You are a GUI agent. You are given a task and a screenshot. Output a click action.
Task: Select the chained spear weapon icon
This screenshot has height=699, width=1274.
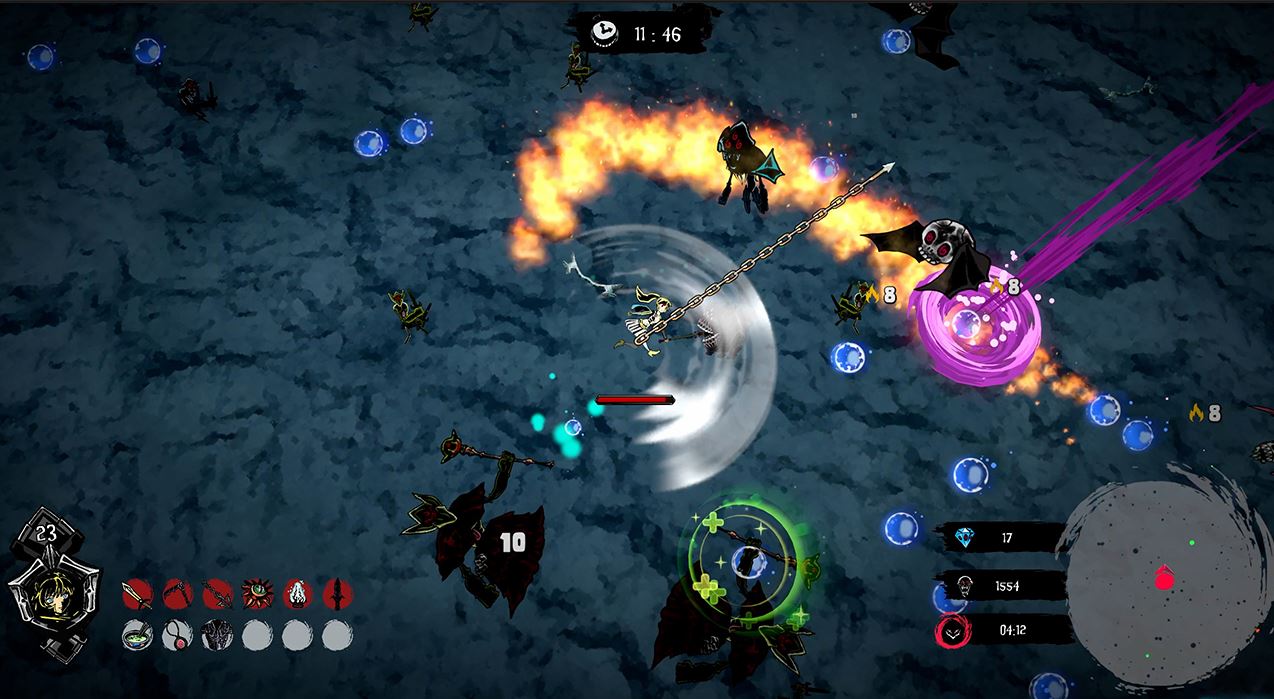pos(218,594)
